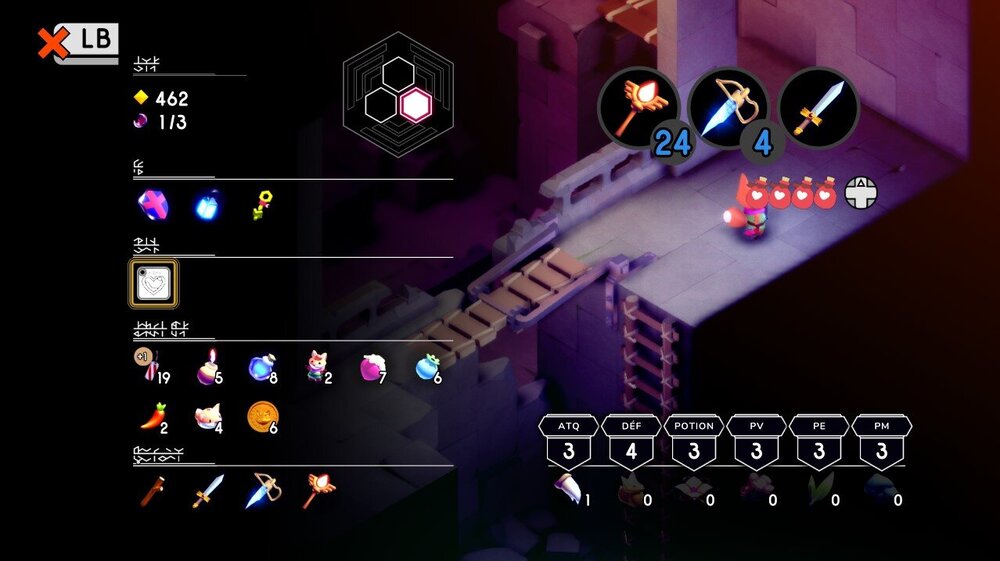1000x561 pixels.
Task: Pick the pink berry with 7 count
Action: point(372,370)
